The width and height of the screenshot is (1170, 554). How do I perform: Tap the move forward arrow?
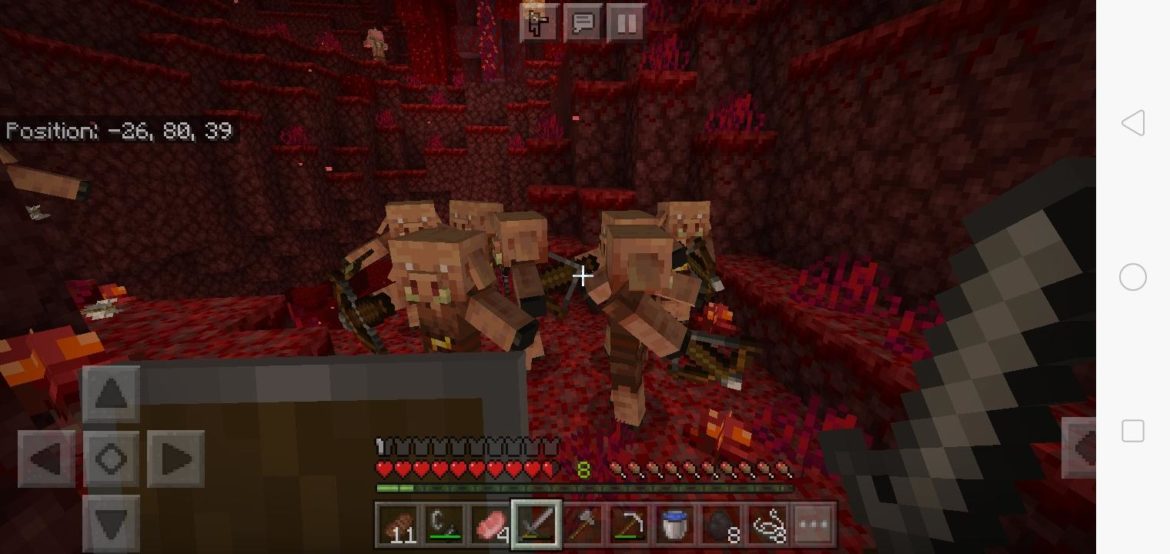coord(110,393)
